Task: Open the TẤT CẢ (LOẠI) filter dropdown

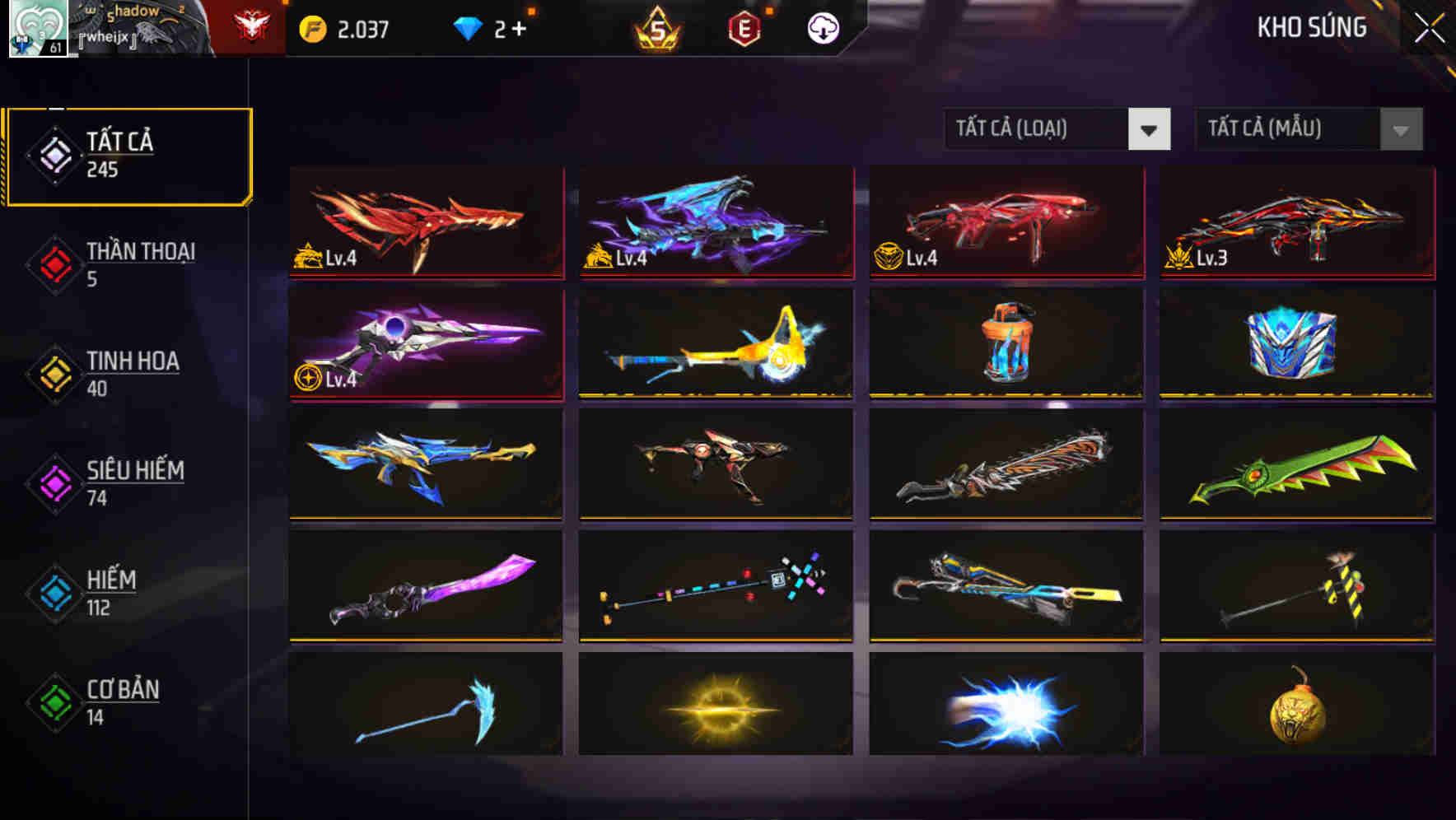Action: click(1038, 129)
